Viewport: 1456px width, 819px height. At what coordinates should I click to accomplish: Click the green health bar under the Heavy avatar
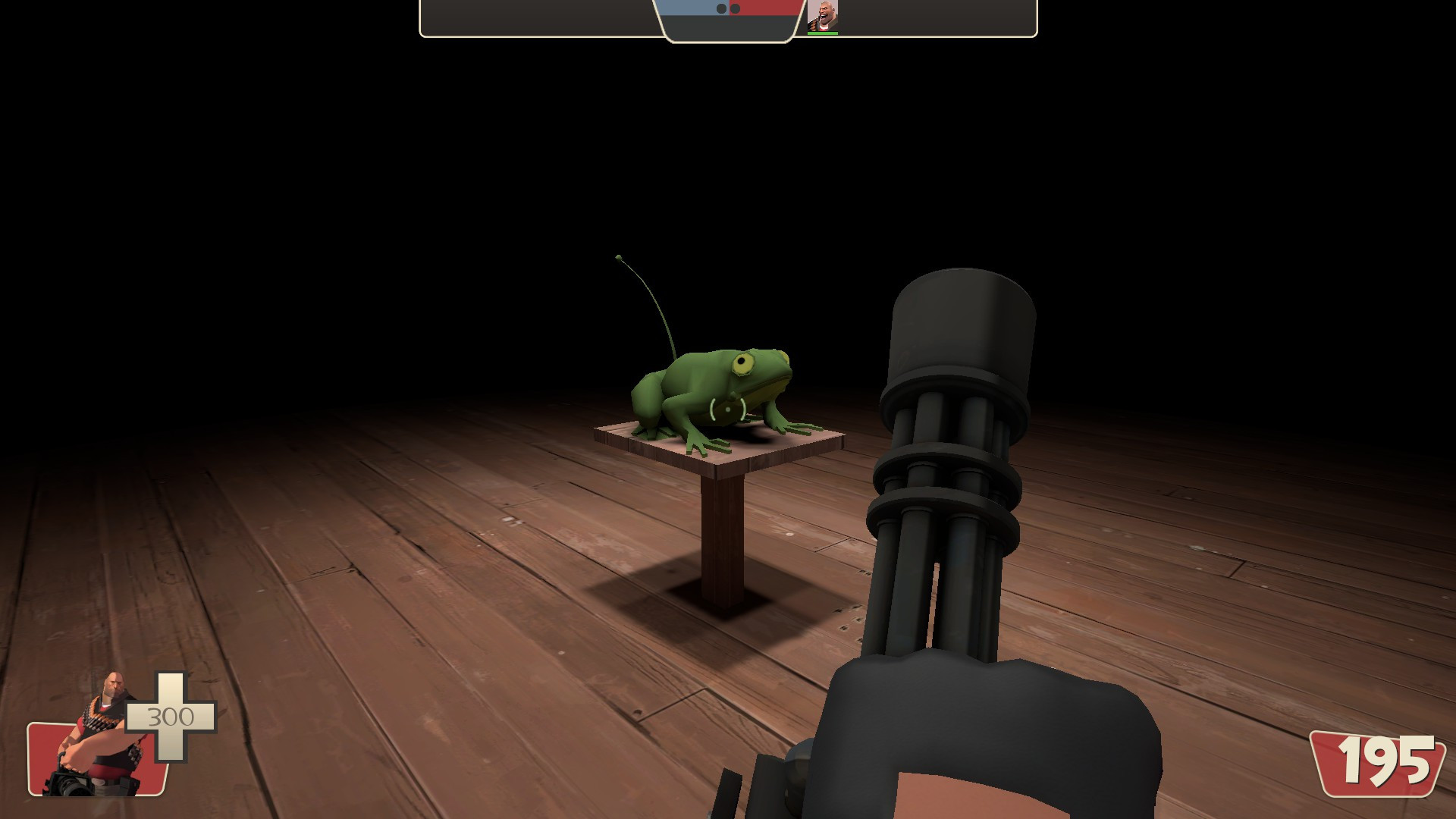tap(824, 33)
